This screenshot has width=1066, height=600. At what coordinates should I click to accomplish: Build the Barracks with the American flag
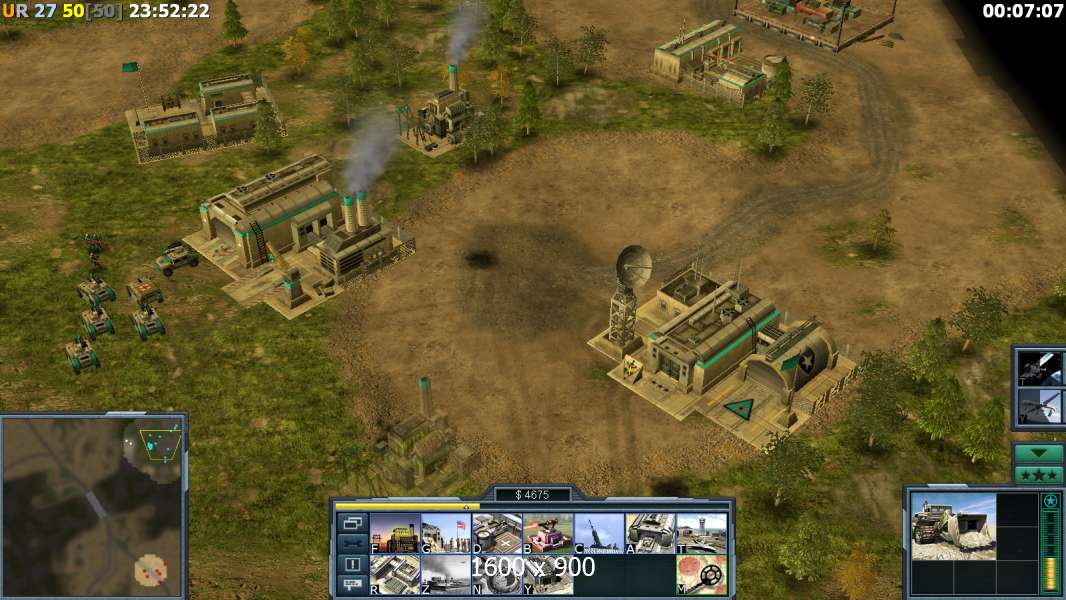[x=445, y=534]
